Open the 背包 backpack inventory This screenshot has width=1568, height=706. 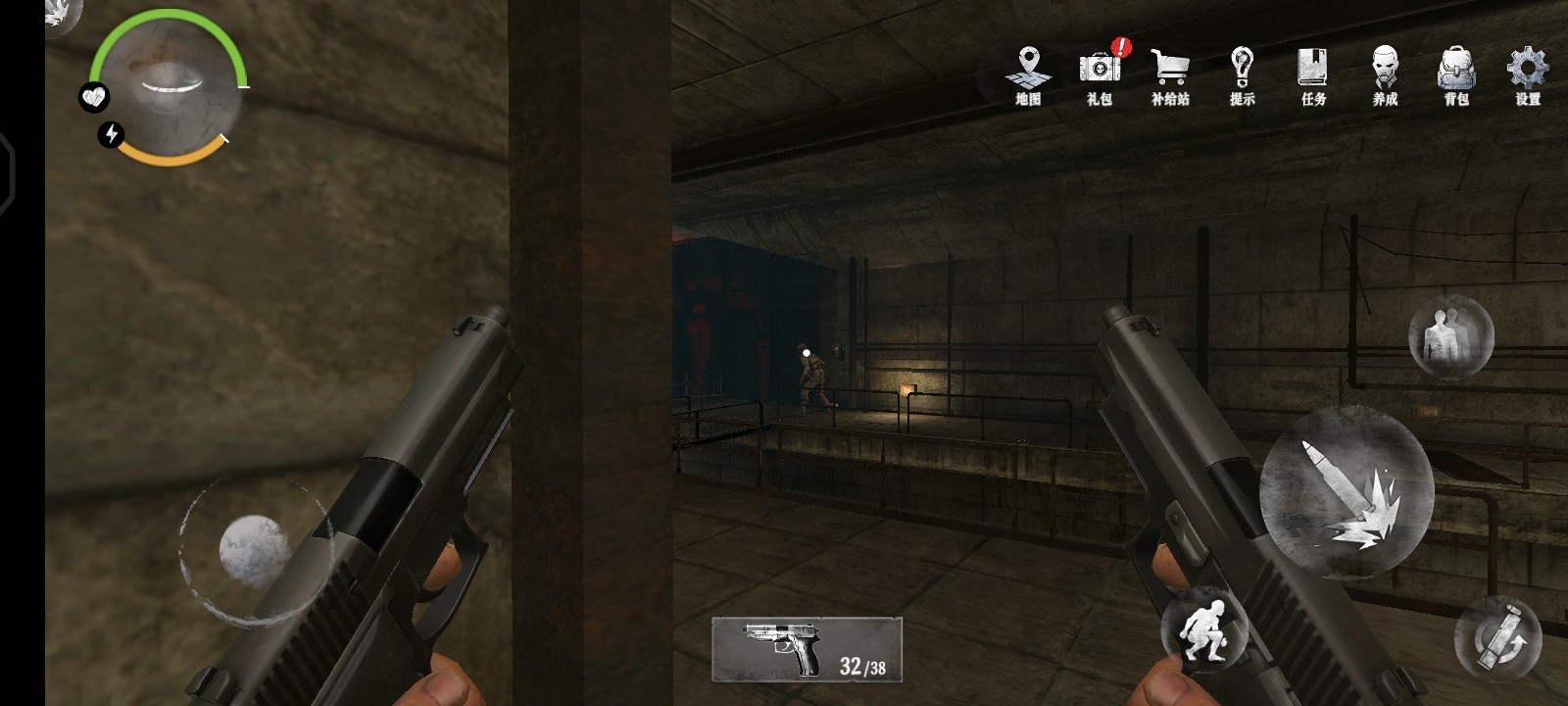(x=1456, y=75)
